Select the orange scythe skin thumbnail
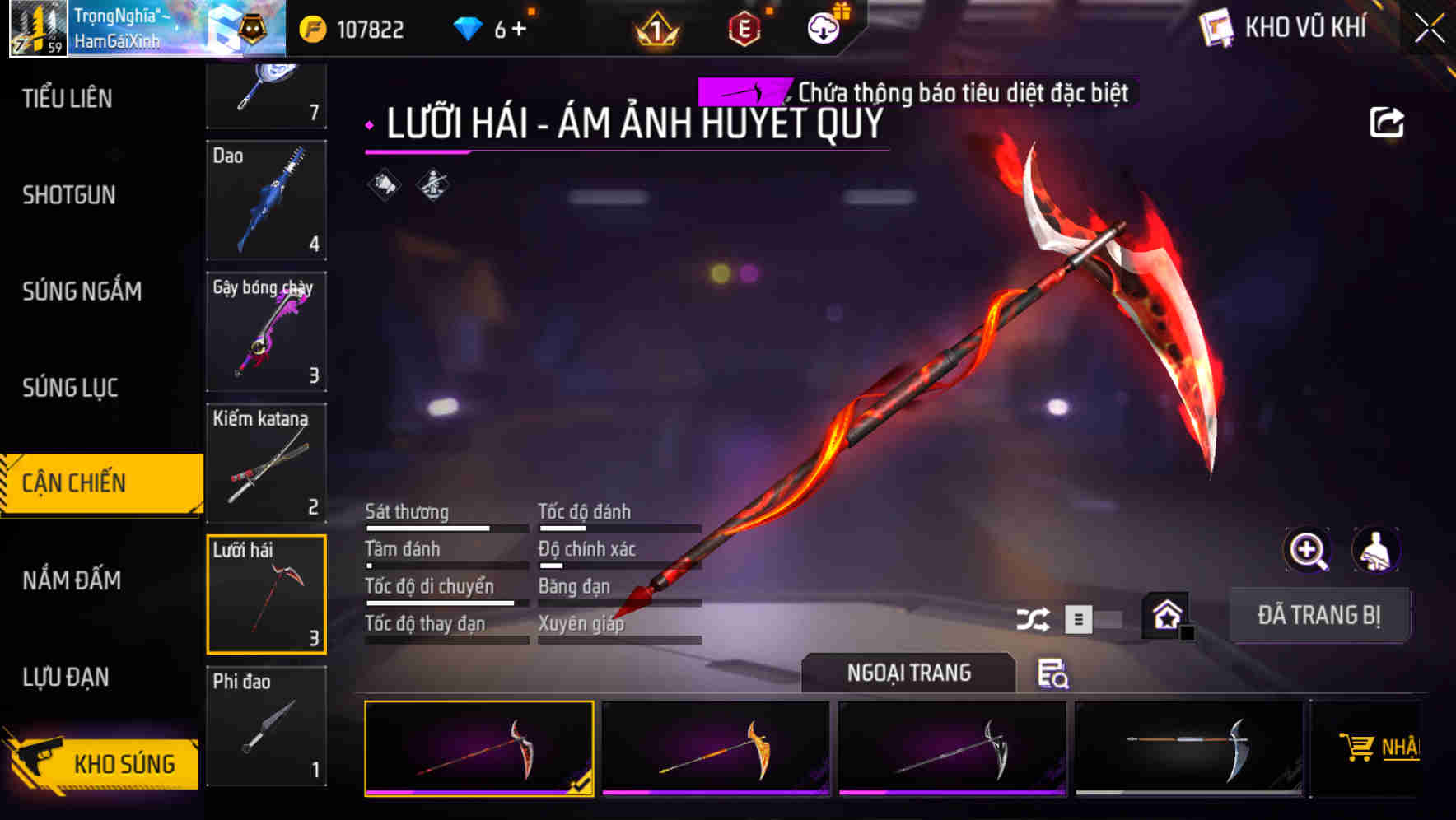Image resolution: width=1456 pixels, height=820 pixels. pyautogui.click(x=716, y=748)
